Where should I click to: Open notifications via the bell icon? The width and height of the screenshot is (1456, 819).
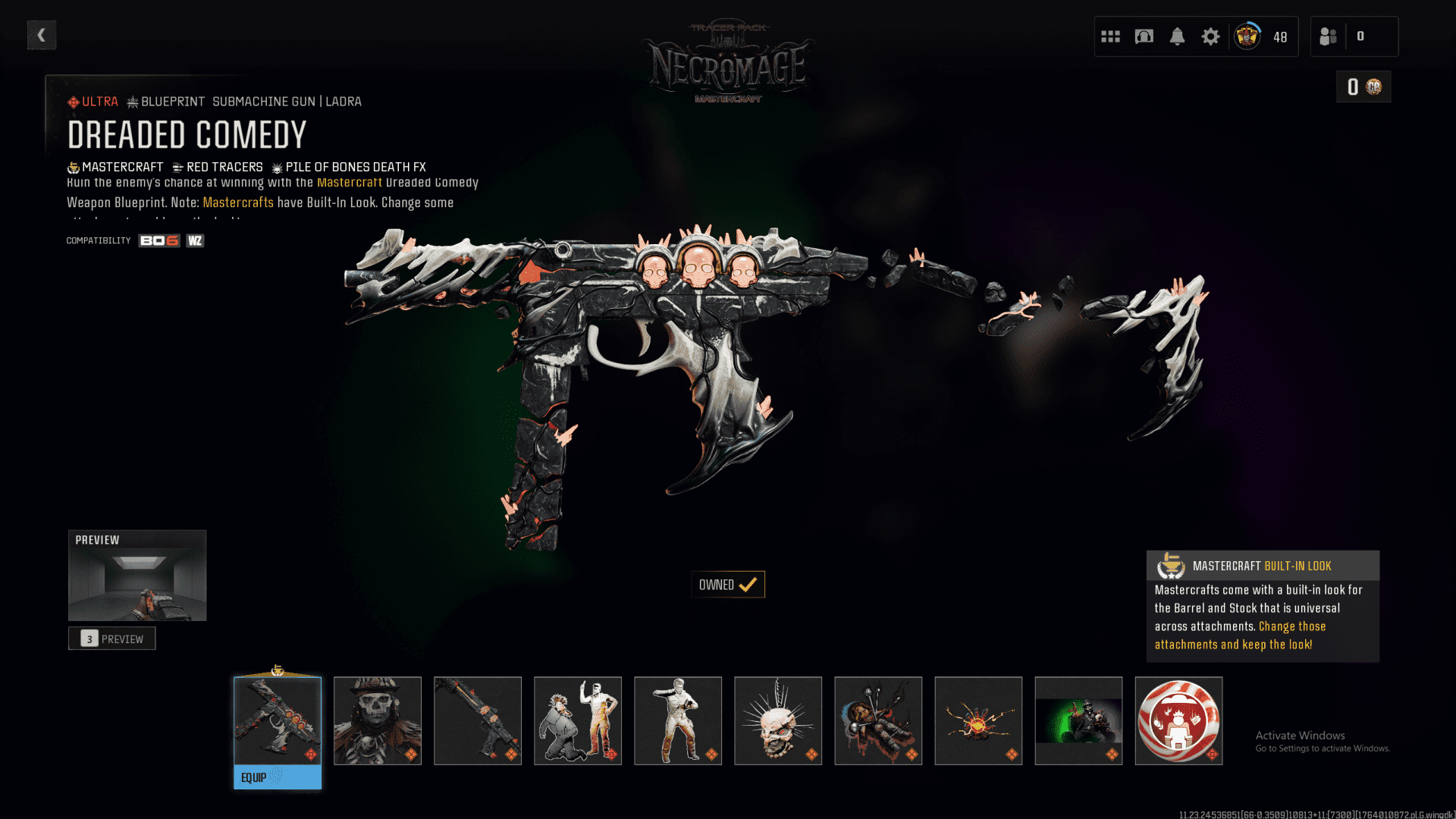click(1178, 36)
